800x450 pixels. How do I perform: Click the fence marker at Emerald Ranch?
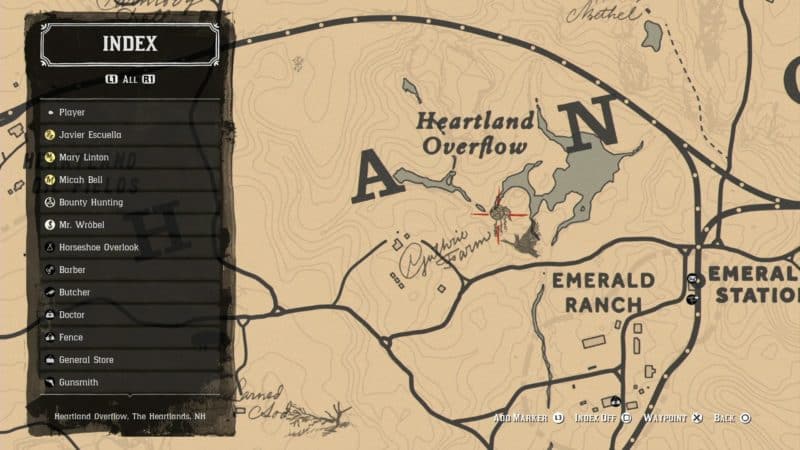692,280
